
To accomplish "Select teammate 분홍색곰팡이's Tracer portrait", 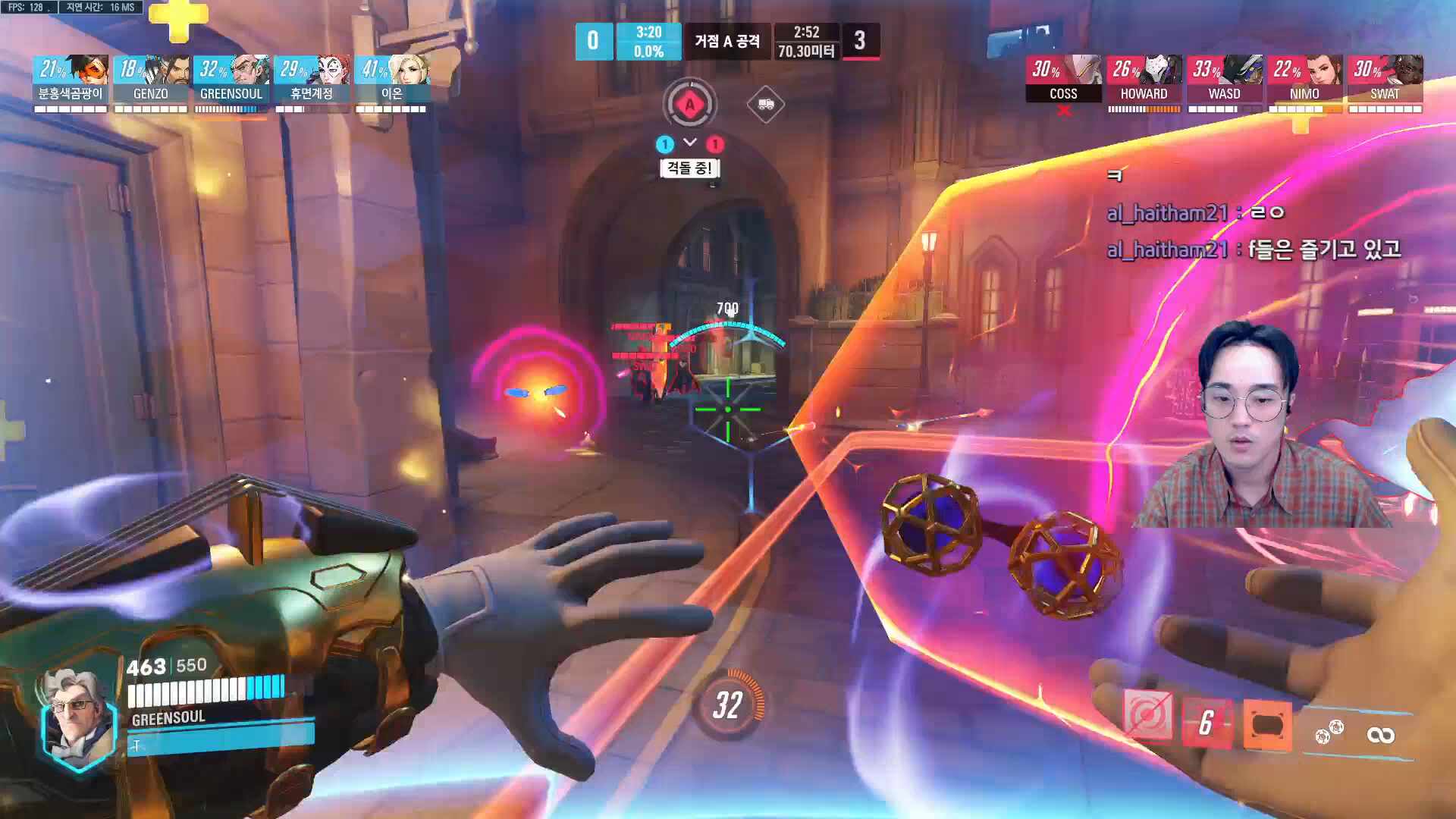I will coord(71,71).
